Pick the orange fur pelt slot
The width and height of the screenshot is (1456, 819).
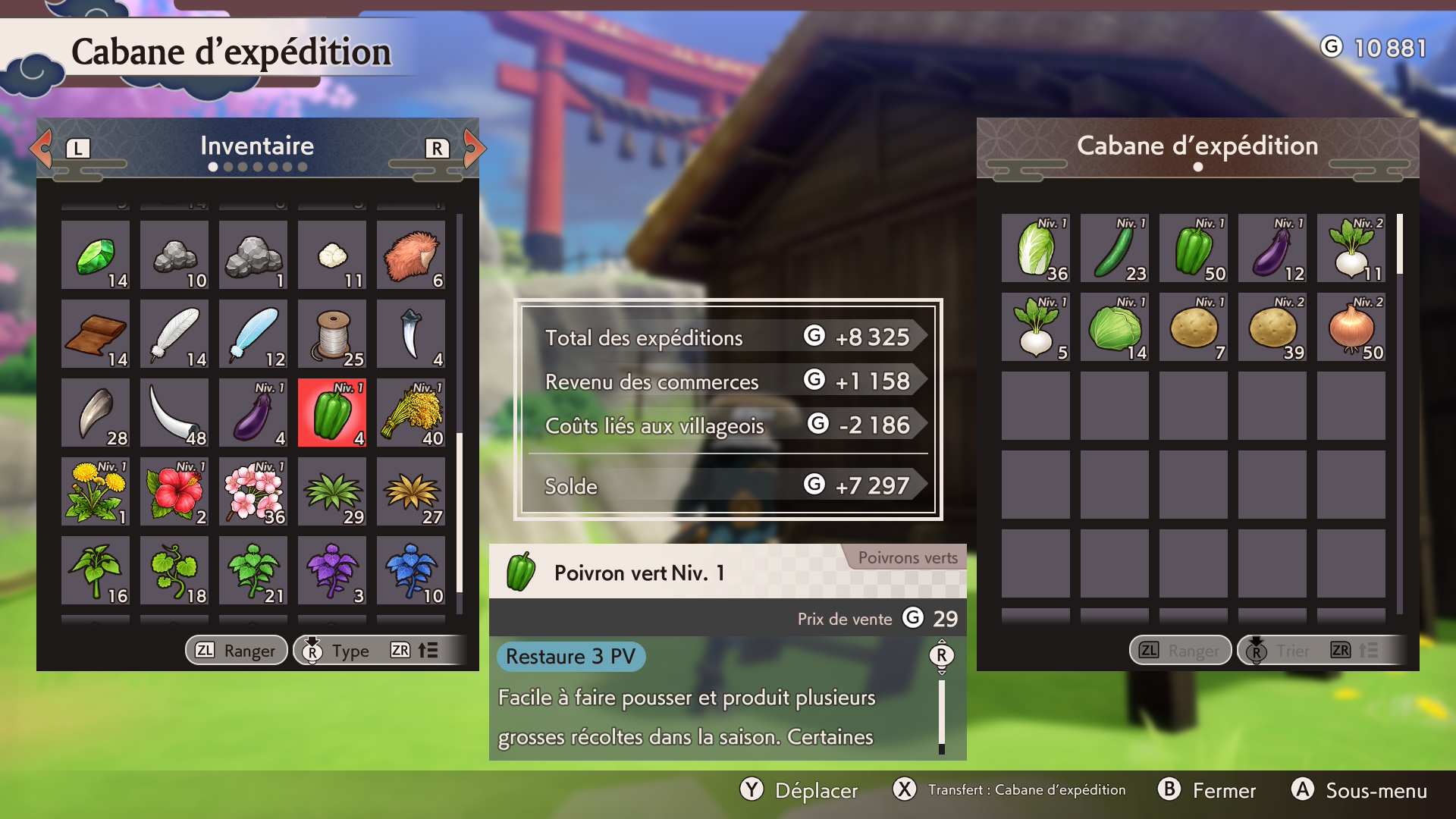[x=411, y=256]
